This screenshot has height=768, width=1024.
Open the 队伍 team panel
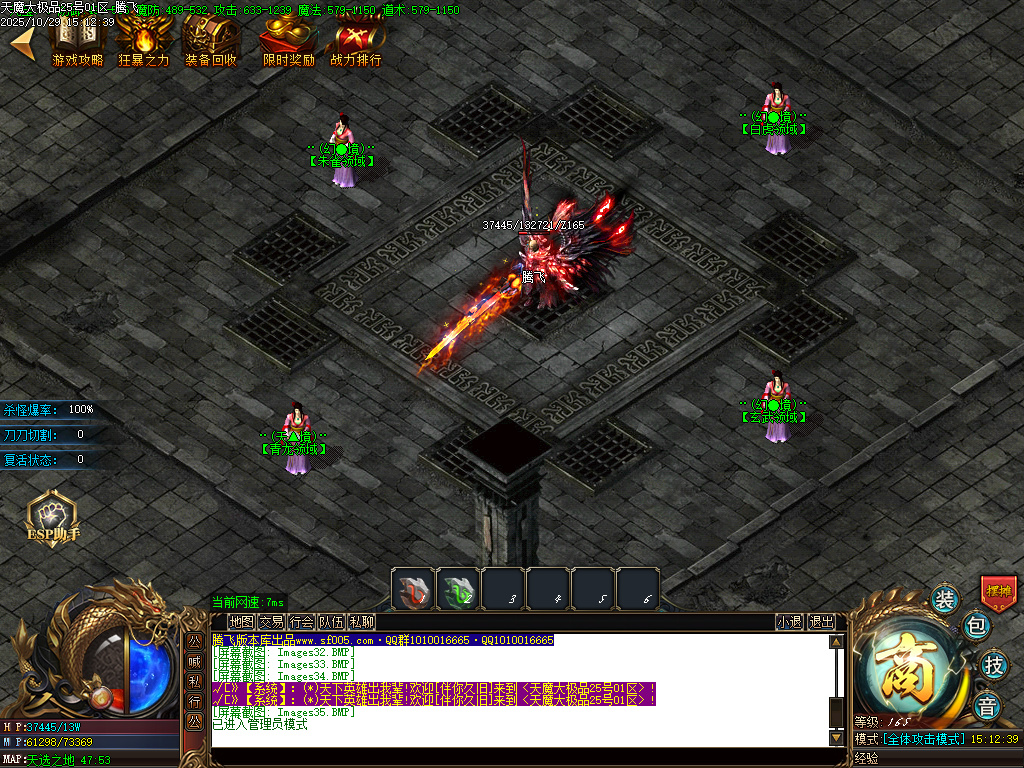pos(331,622)
